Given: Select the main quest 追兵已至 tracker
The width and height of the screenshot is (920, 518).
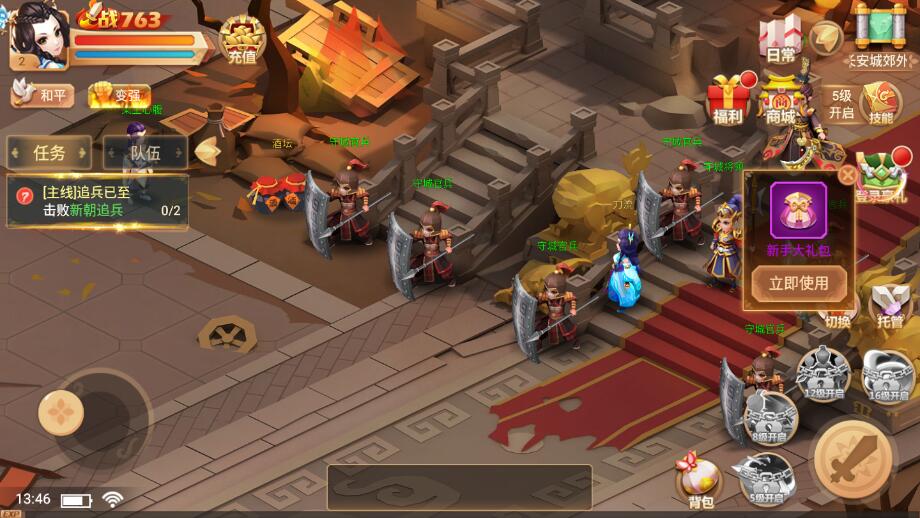Looking at the screenshot, I should click(x=97, y=201).
